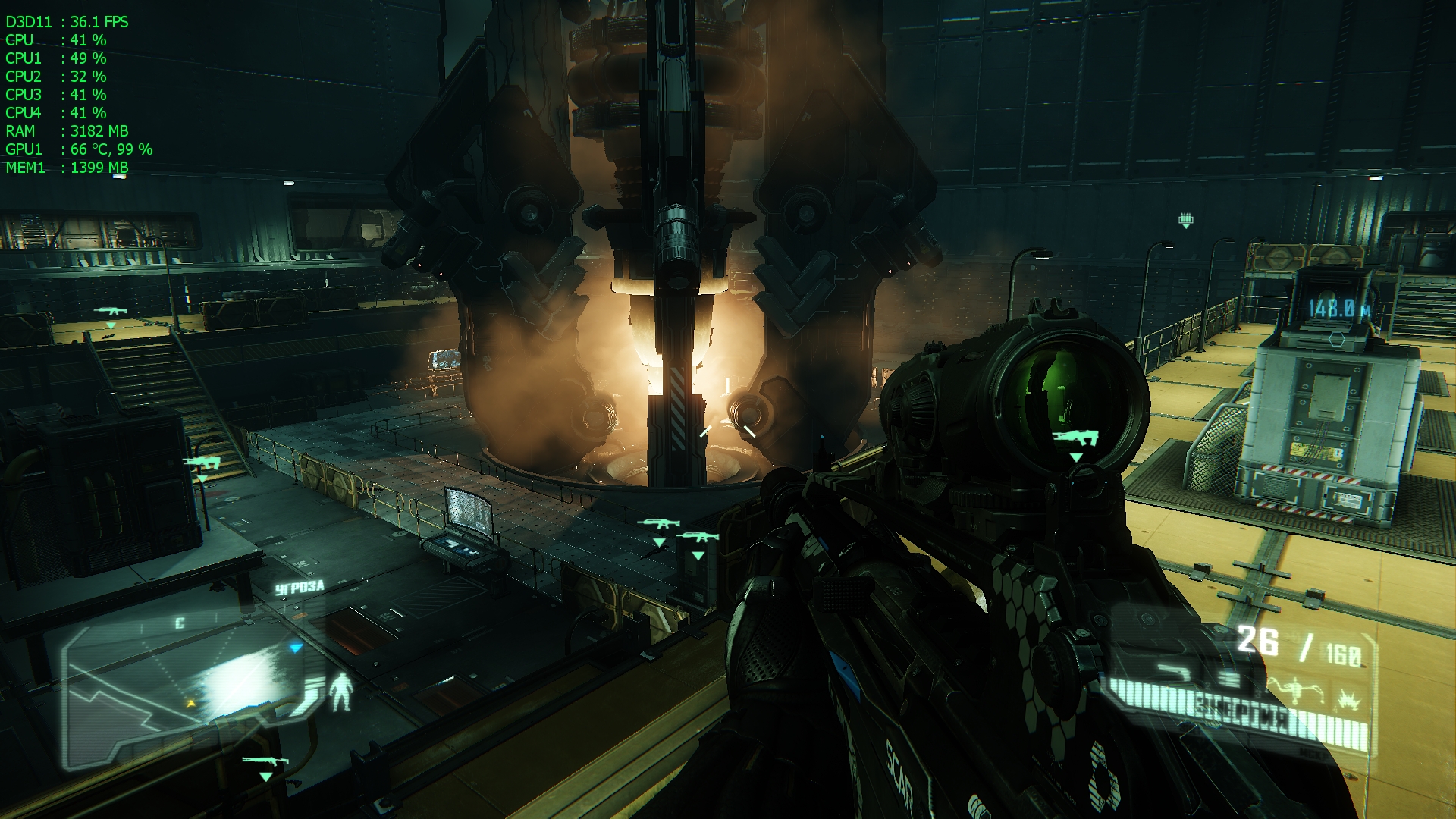Select the objective waypoint marker above 148.0 m
1456x819 pixels.
pos(1186,221)
